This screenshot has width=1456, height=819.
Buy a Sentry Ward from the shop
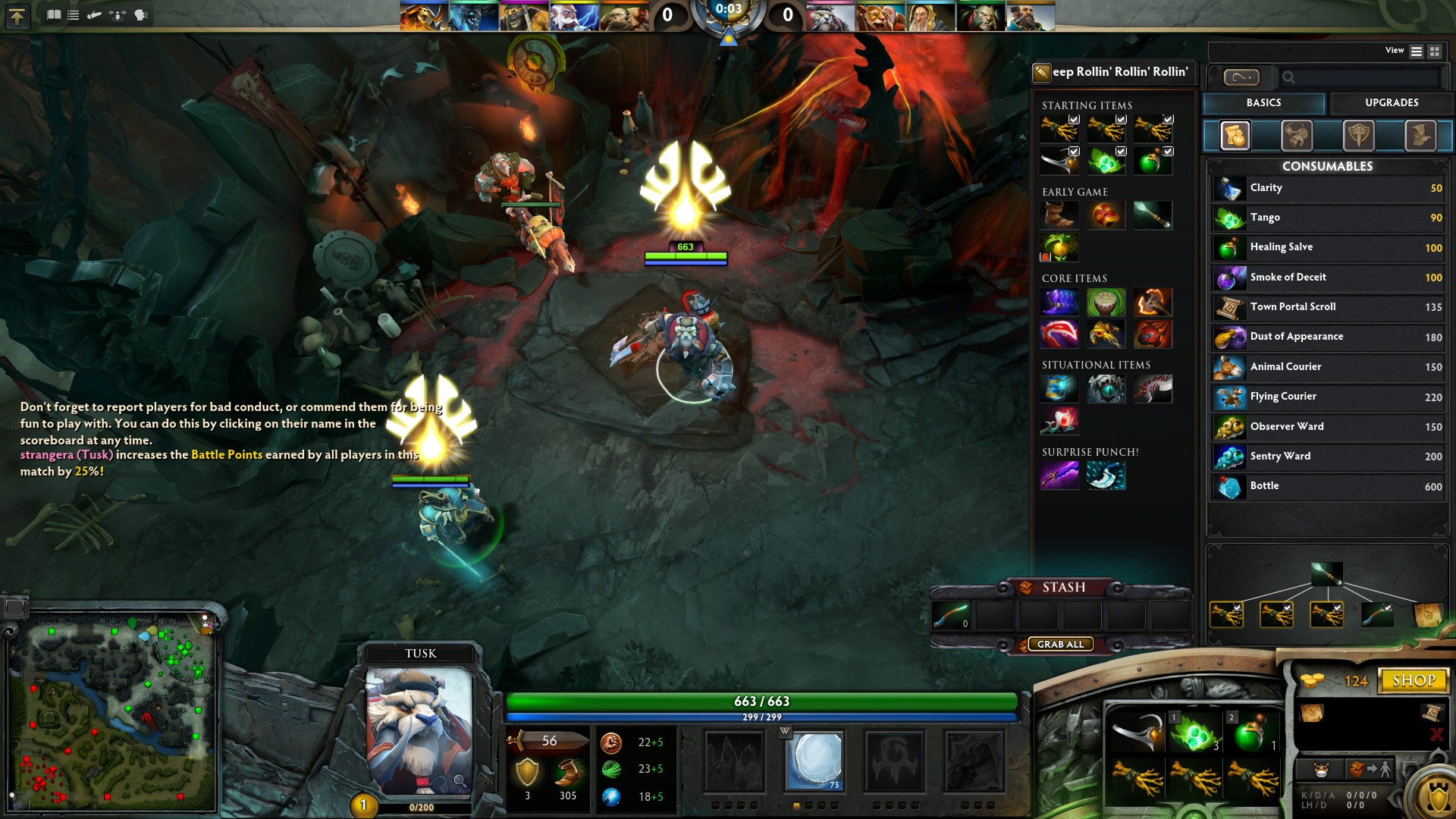1327,457
